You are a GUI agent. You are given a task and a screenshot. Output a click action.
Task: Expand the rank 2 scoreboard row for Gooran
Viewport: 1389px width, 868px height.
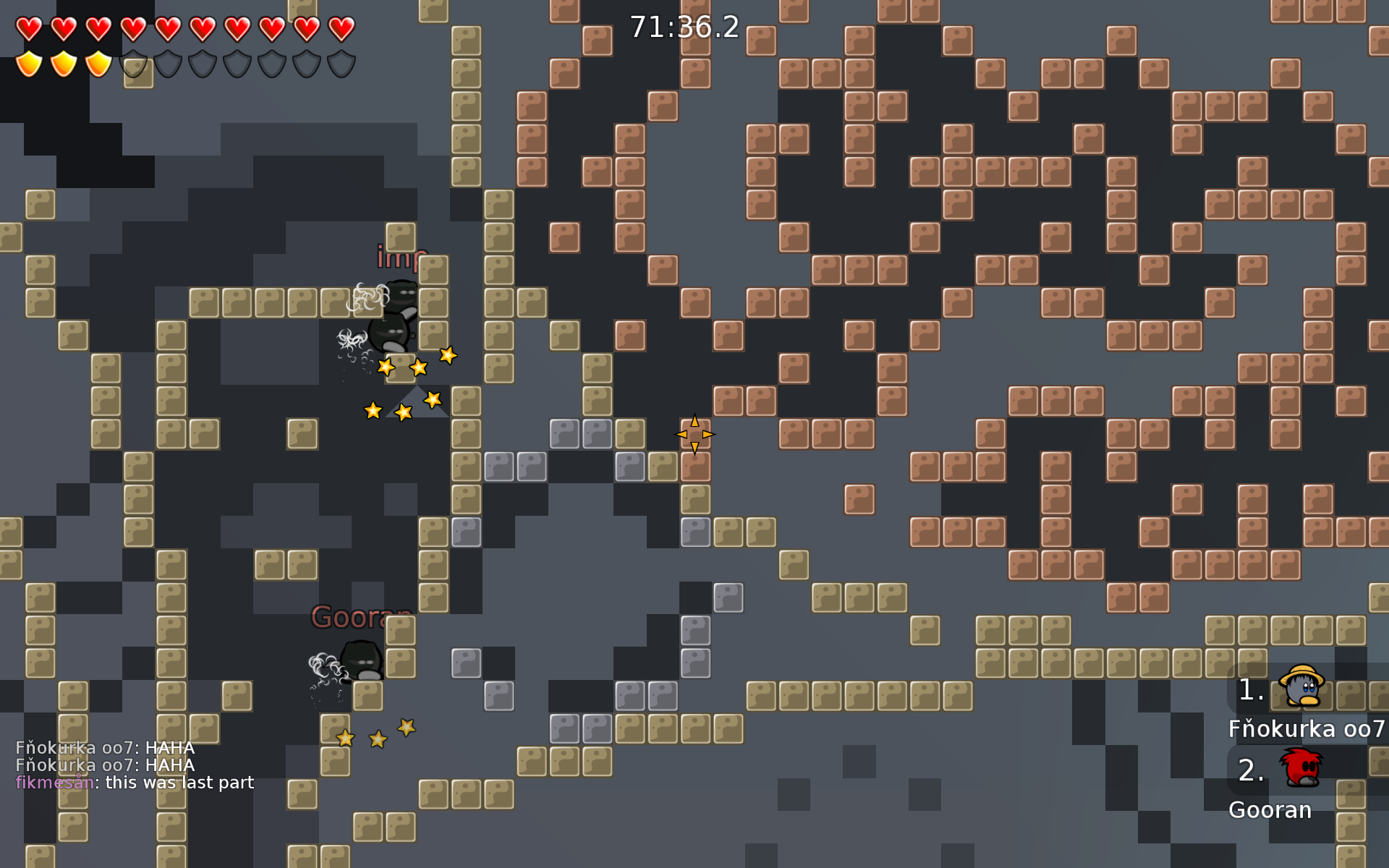coord(1270,810)
